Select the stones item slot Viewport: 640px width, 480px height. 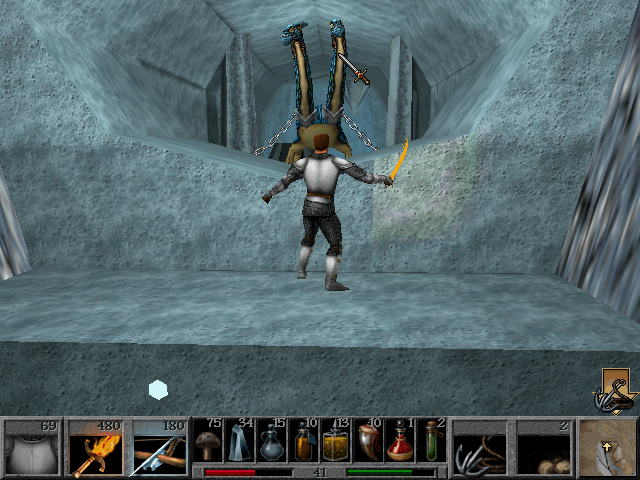[543, 448]
